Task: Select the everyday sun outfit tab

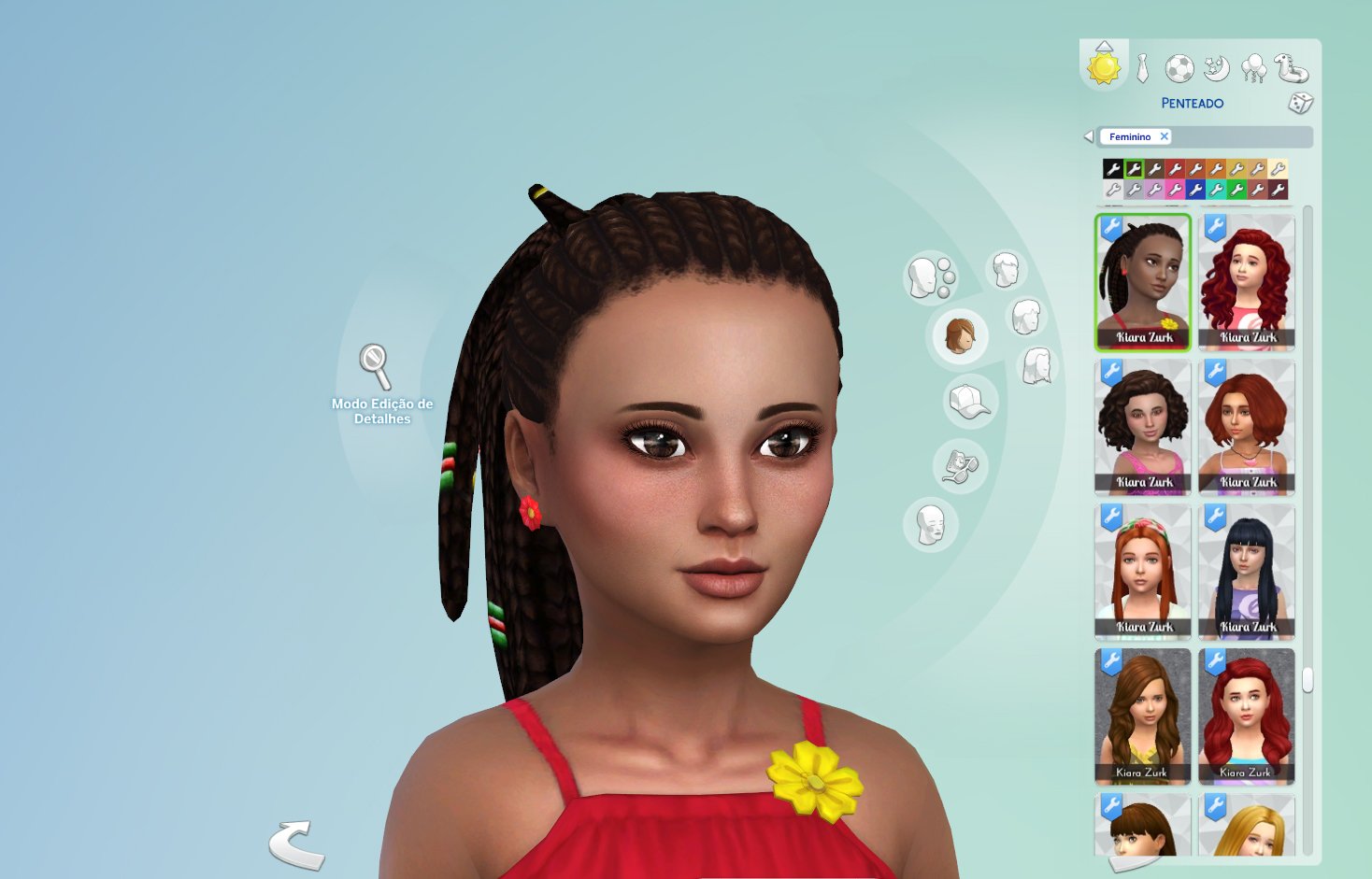Action: point(1104,67)
